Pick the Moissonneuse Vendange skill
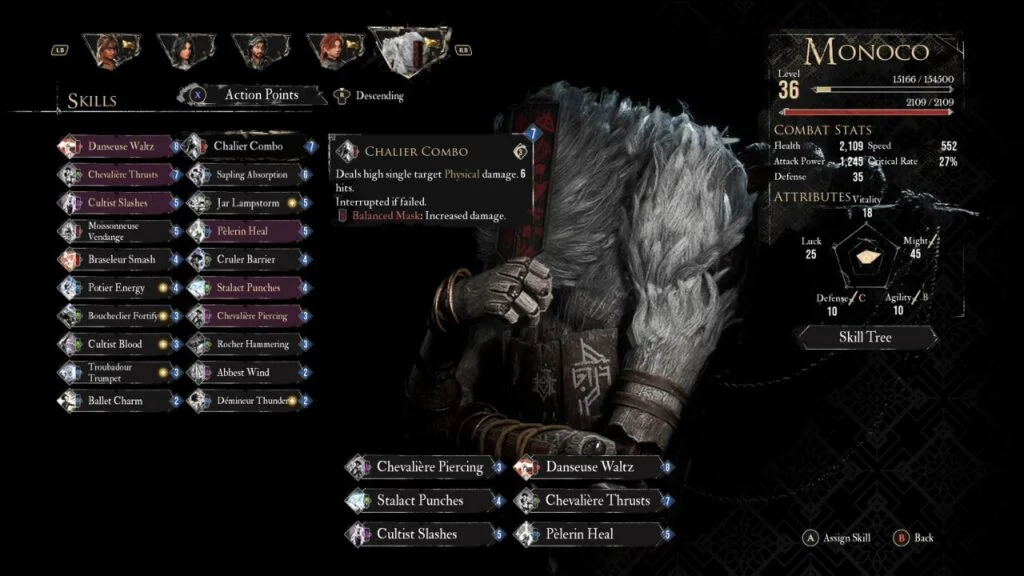1024x576 pixels. pos(120,231)
